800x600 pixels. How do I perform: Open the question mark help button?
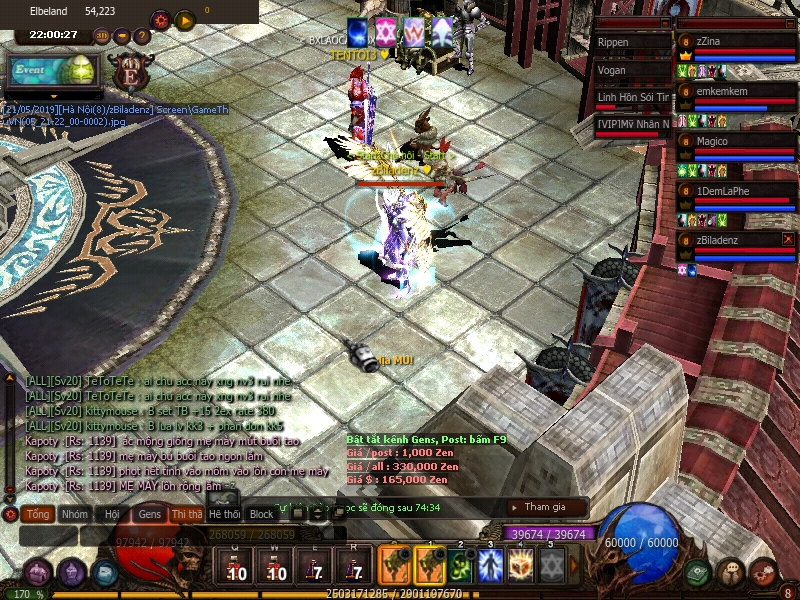(x=141, y=36)
